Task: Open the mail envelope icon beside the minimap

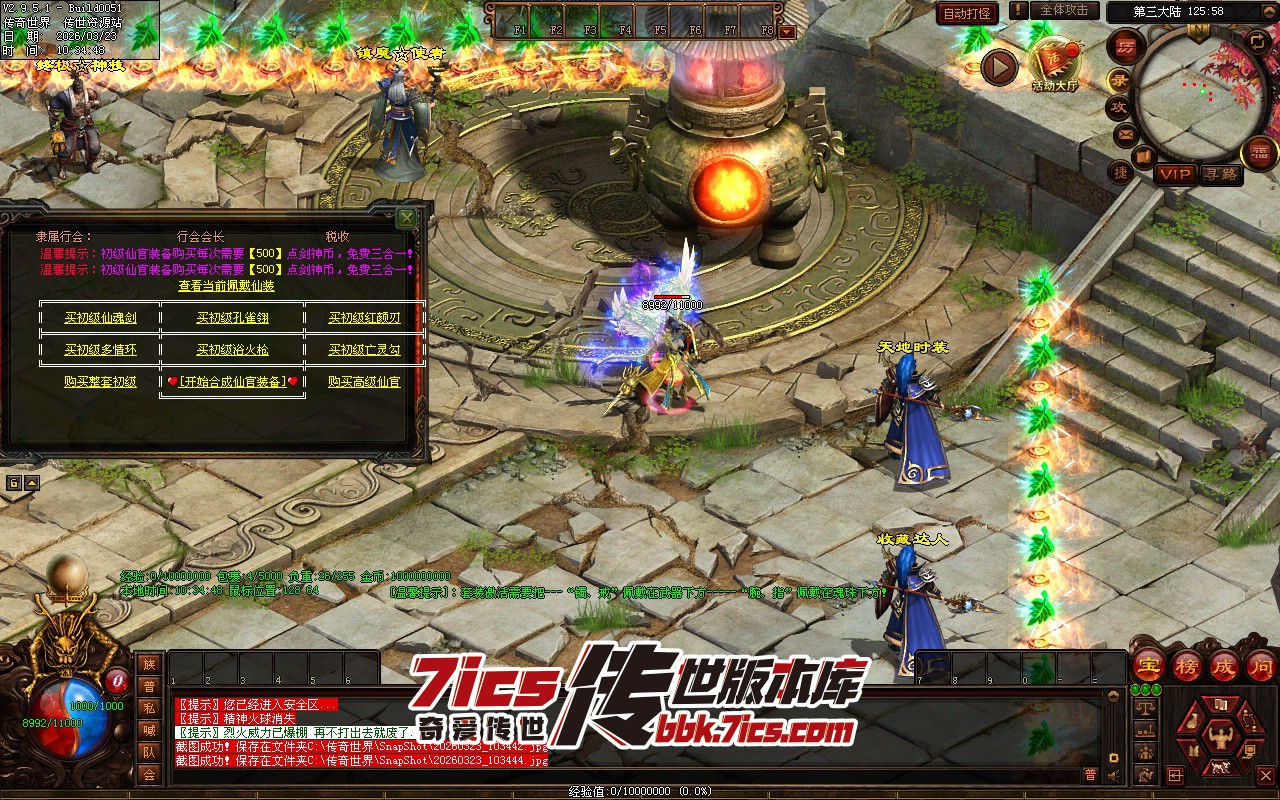Action: pos(1125,133)
